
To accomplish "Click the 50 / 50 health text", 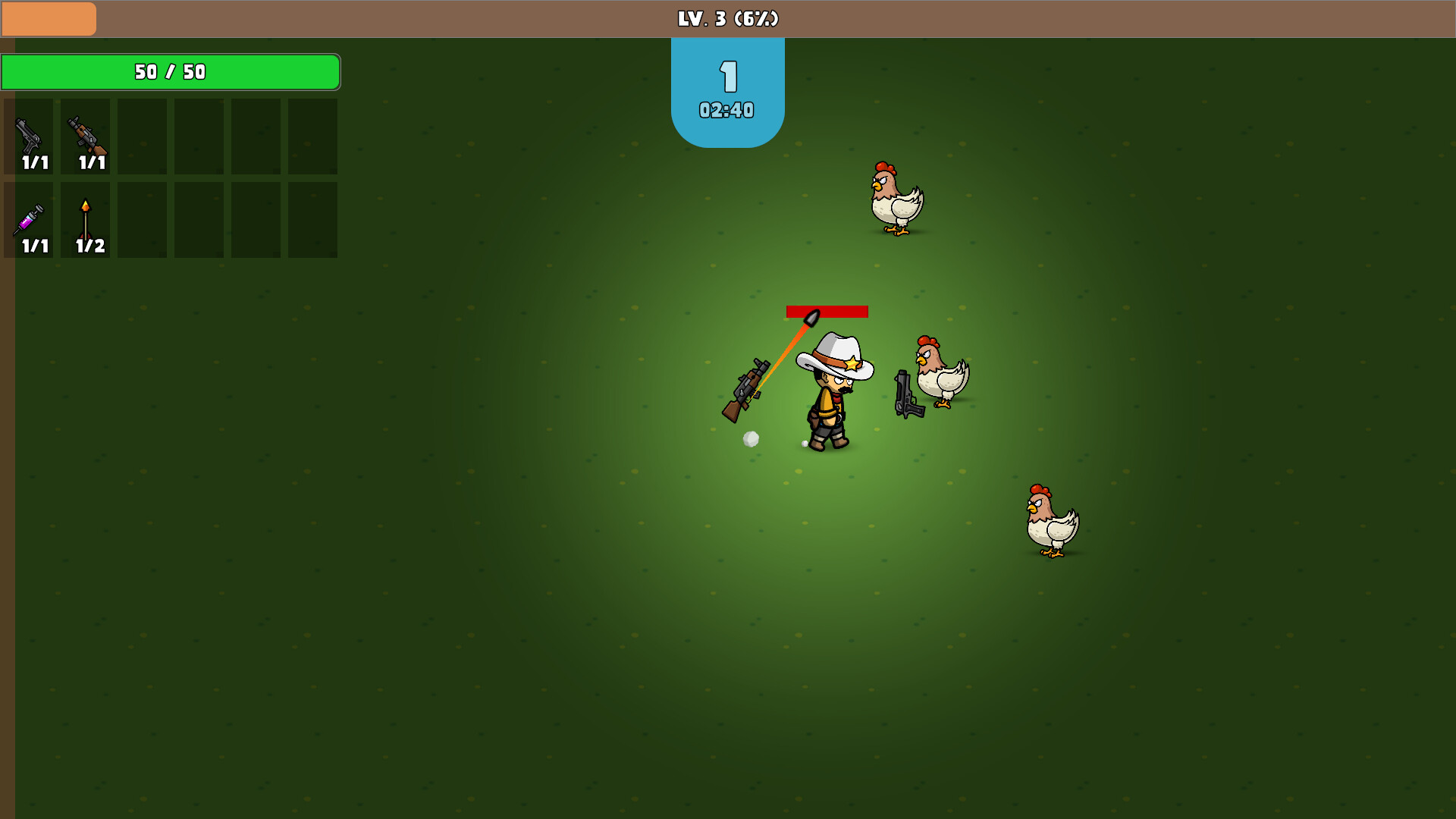I will (x=169, y=71).
